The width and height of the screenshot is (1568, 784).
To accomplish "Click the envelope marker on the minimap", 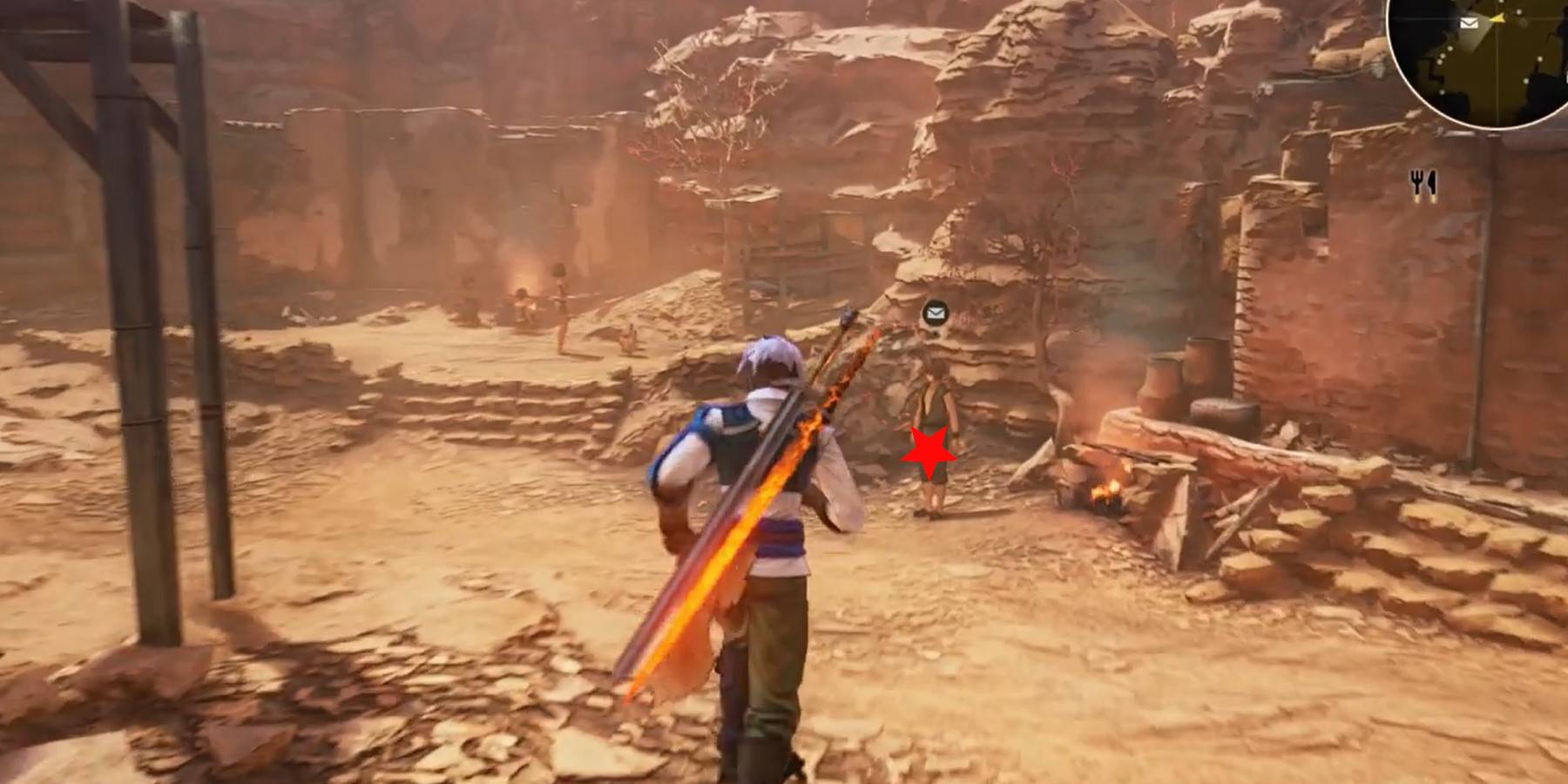I will pyautogui.click(x=1469, y=23).
